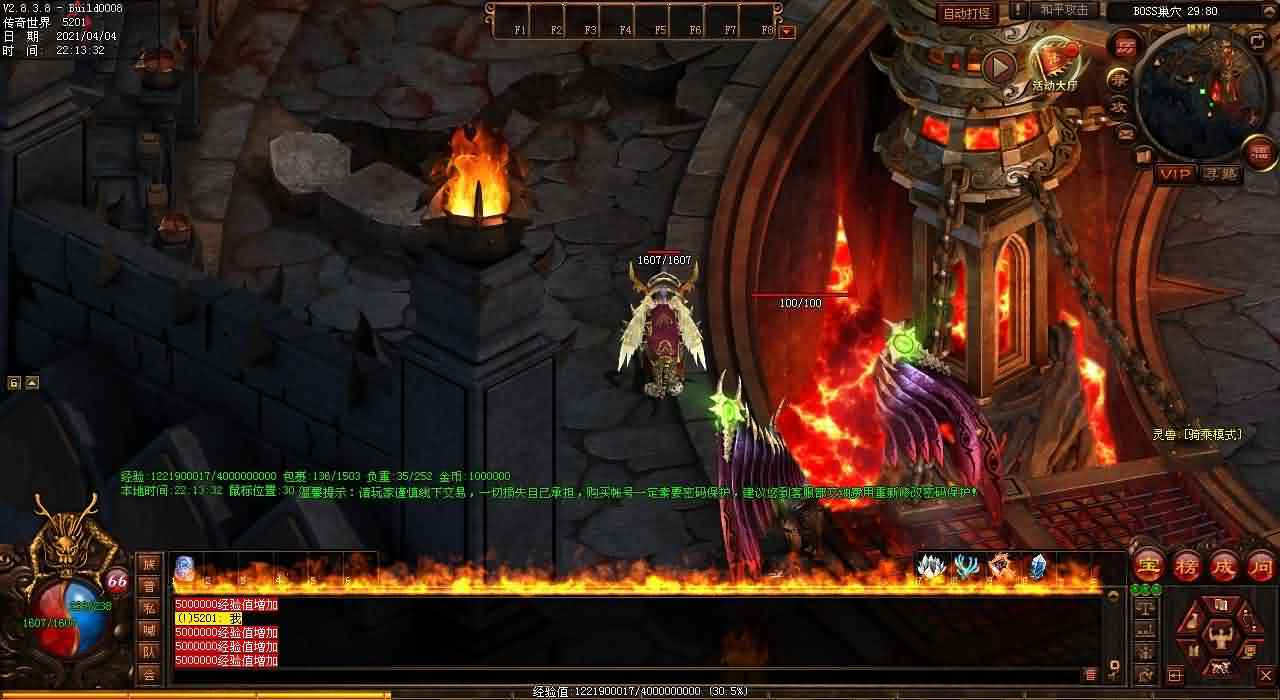Open the 问 help menu
Image resolution: width=1280 pixels, height=700 pixels.
[1260, 566]
